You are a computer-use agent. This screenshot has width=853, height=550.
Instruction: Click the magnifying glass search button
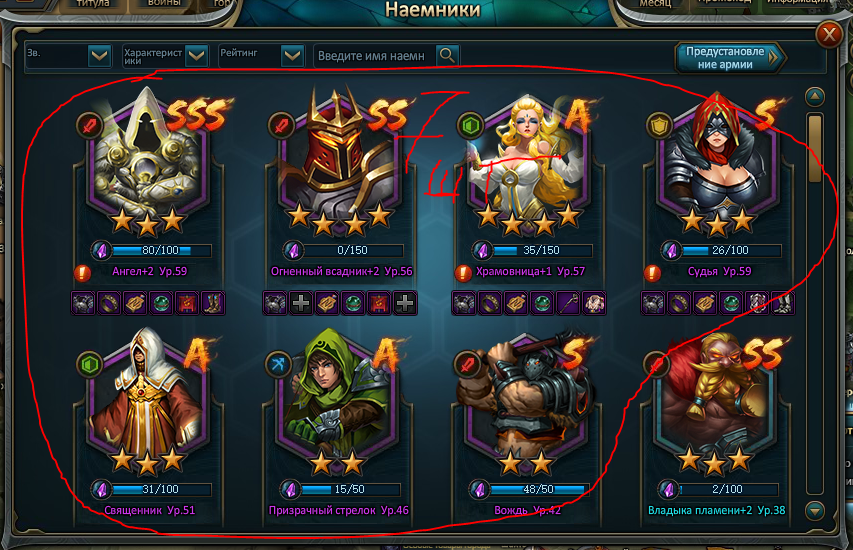447,56
